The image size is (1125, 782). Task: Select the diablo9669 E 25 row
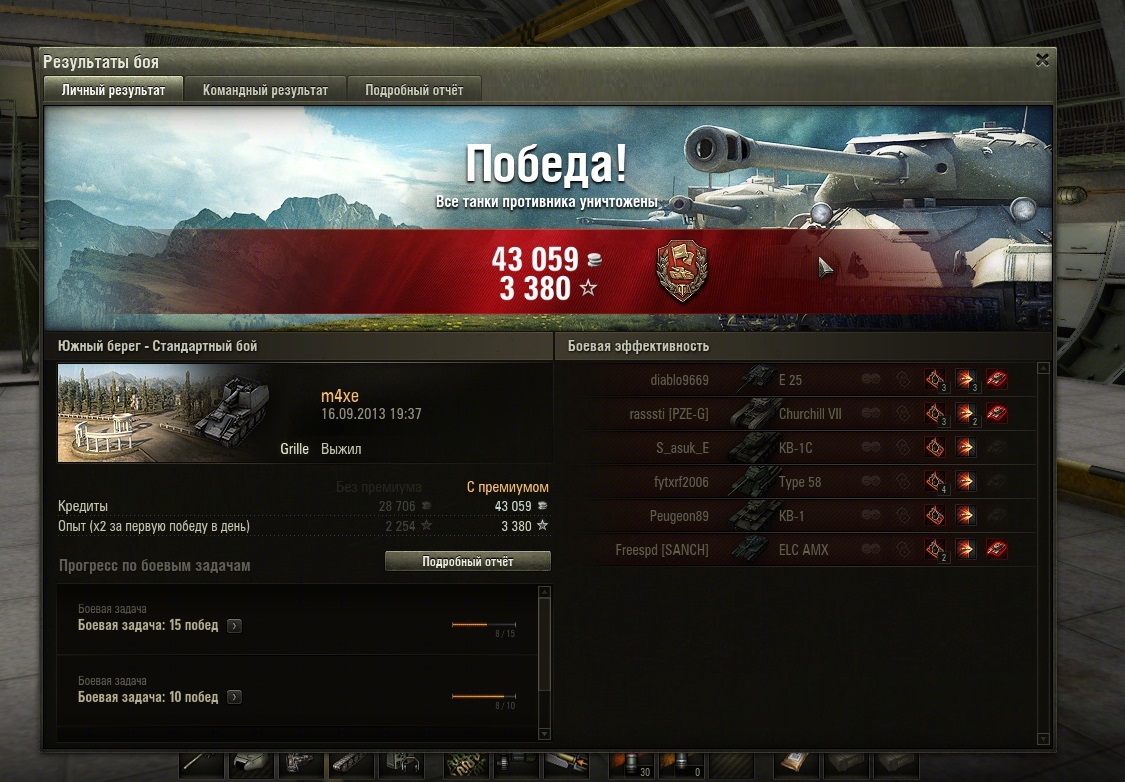800,379
